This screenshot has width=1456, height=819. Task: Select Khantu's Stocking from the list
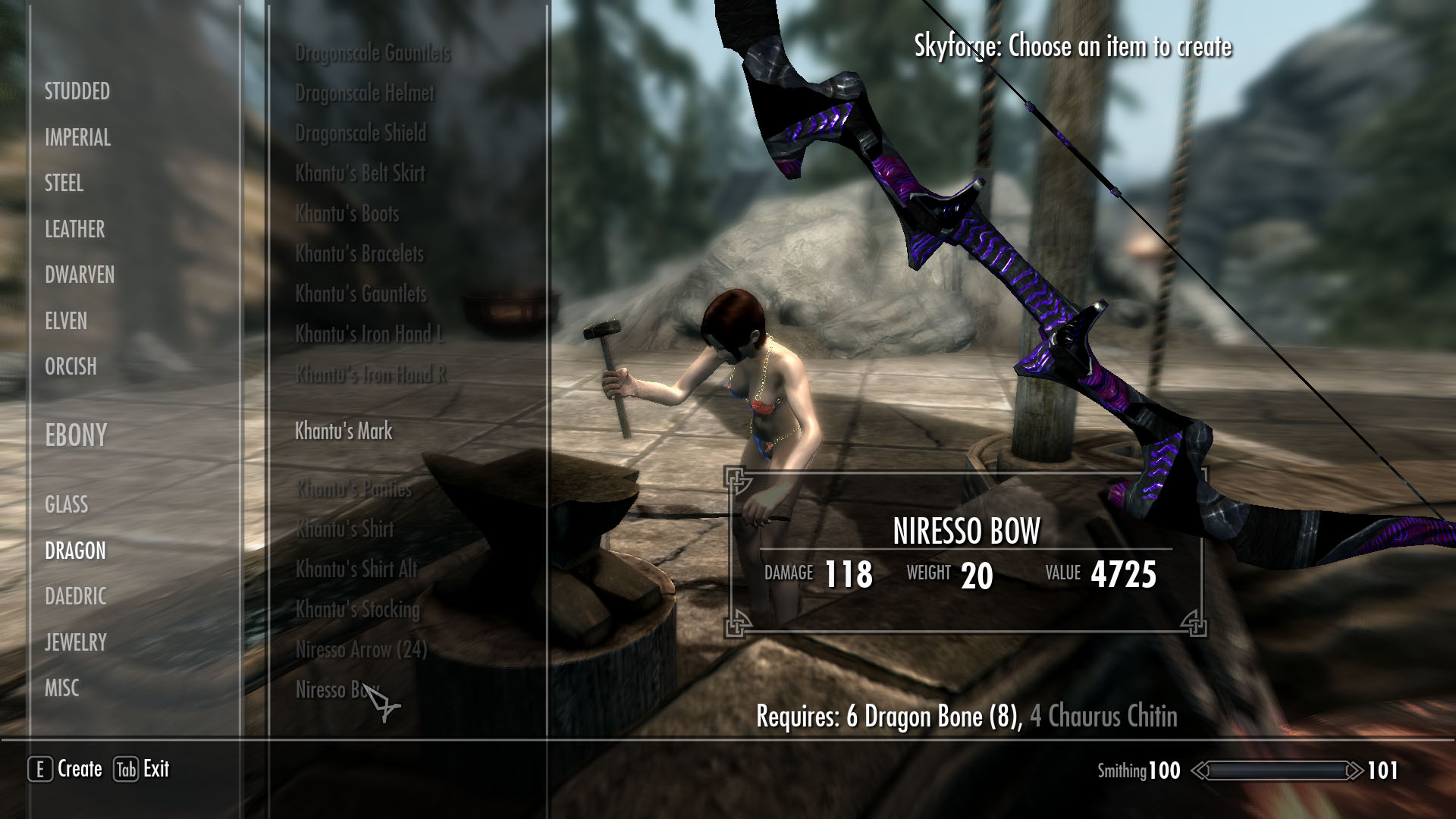pyautogui.click(x=357, y=610)
